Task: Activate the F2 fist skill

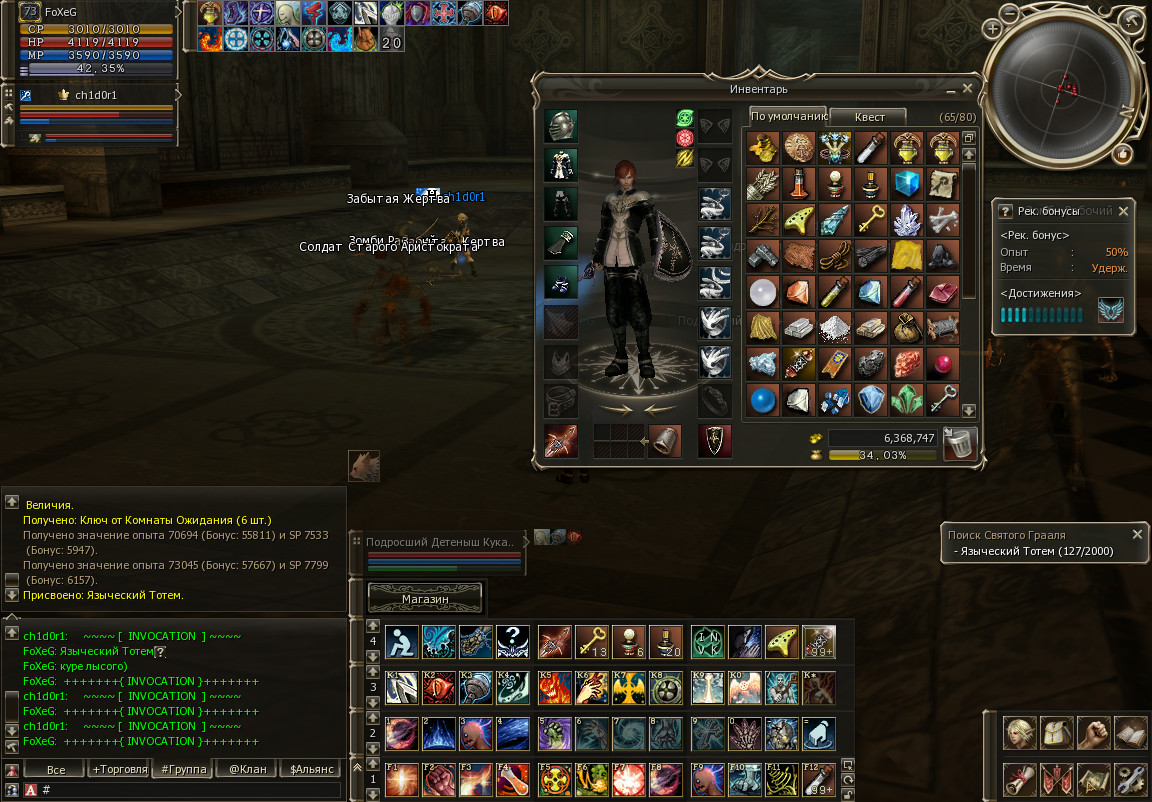Action: [440, 780]
